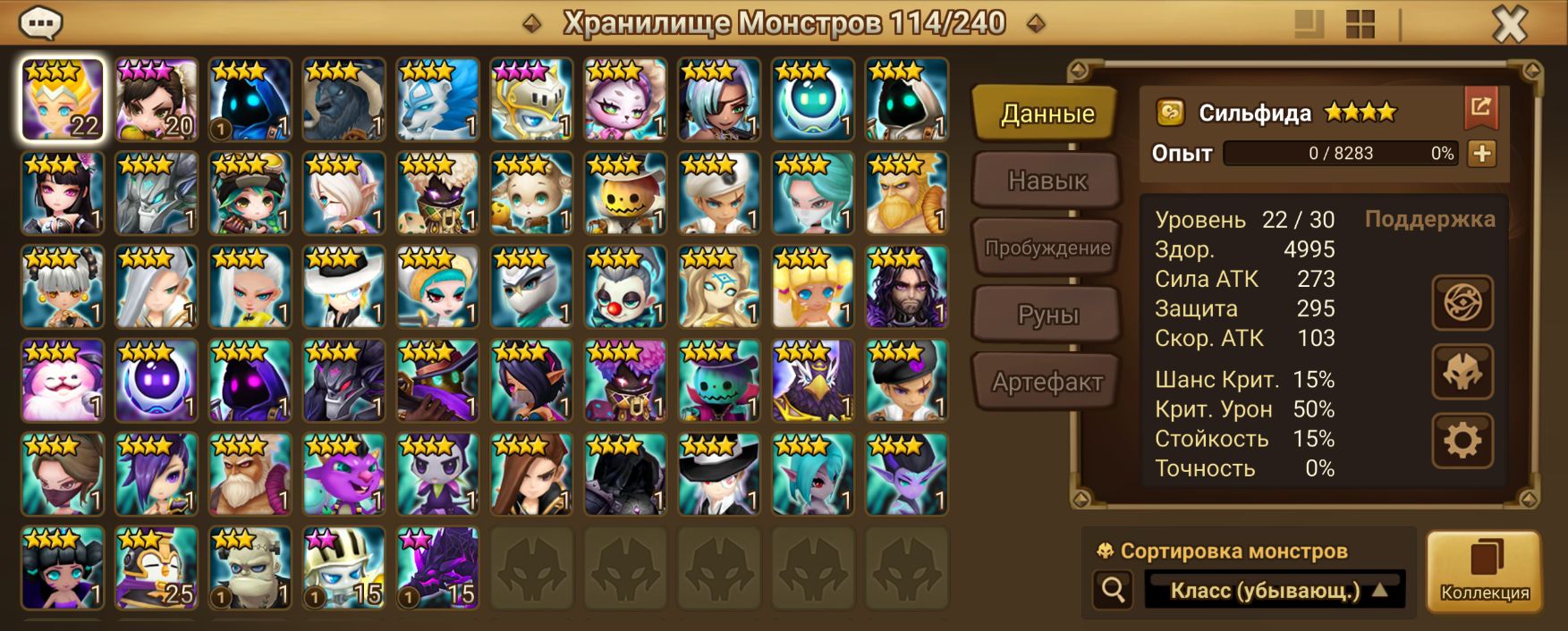Click the monster mask icon button
Viewport: 1568px width, 631px height.
tap(1462, 372)
